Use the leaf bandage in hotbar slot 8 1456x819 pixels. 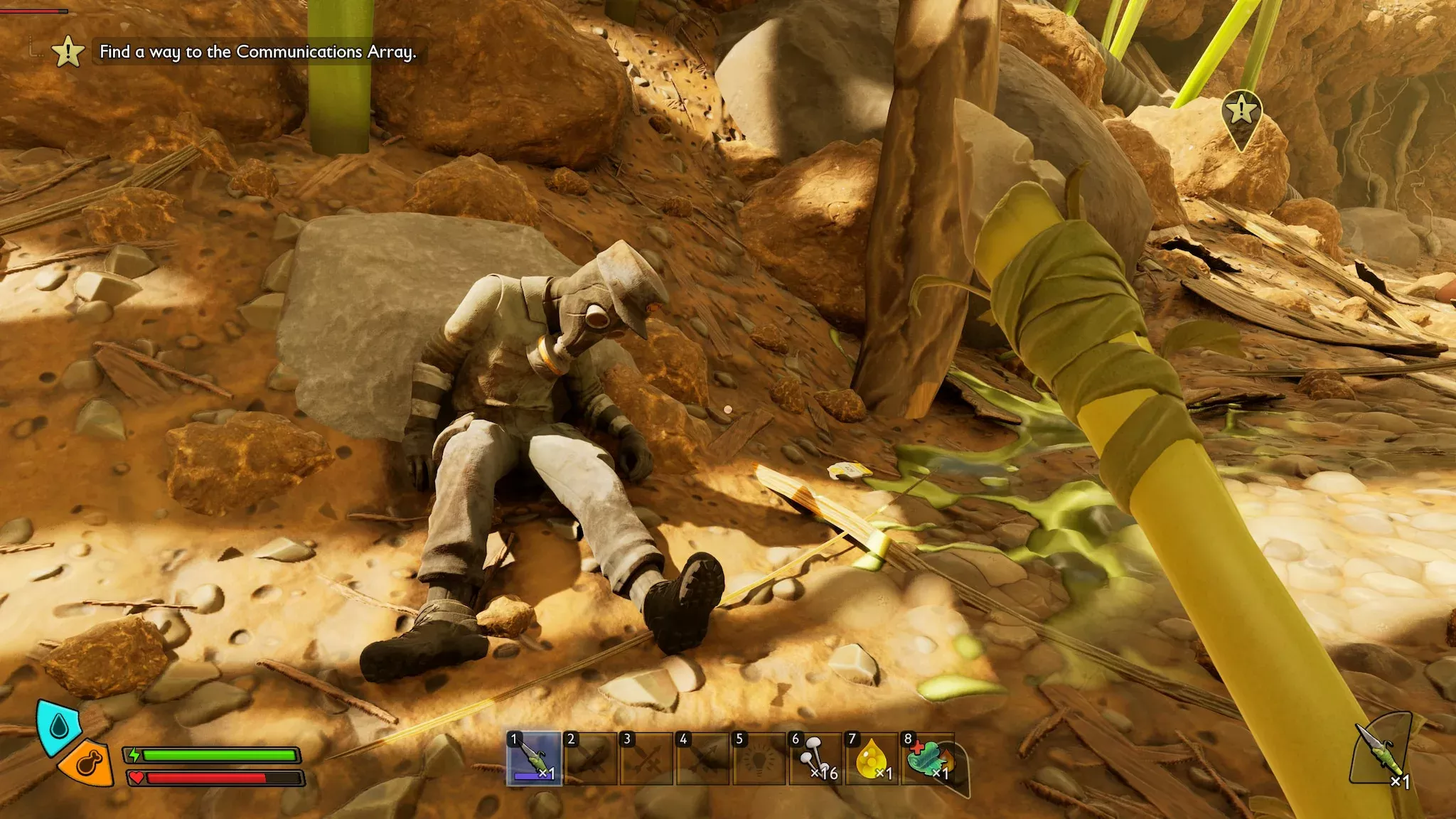pyautogui.click(x=928, y=759)
